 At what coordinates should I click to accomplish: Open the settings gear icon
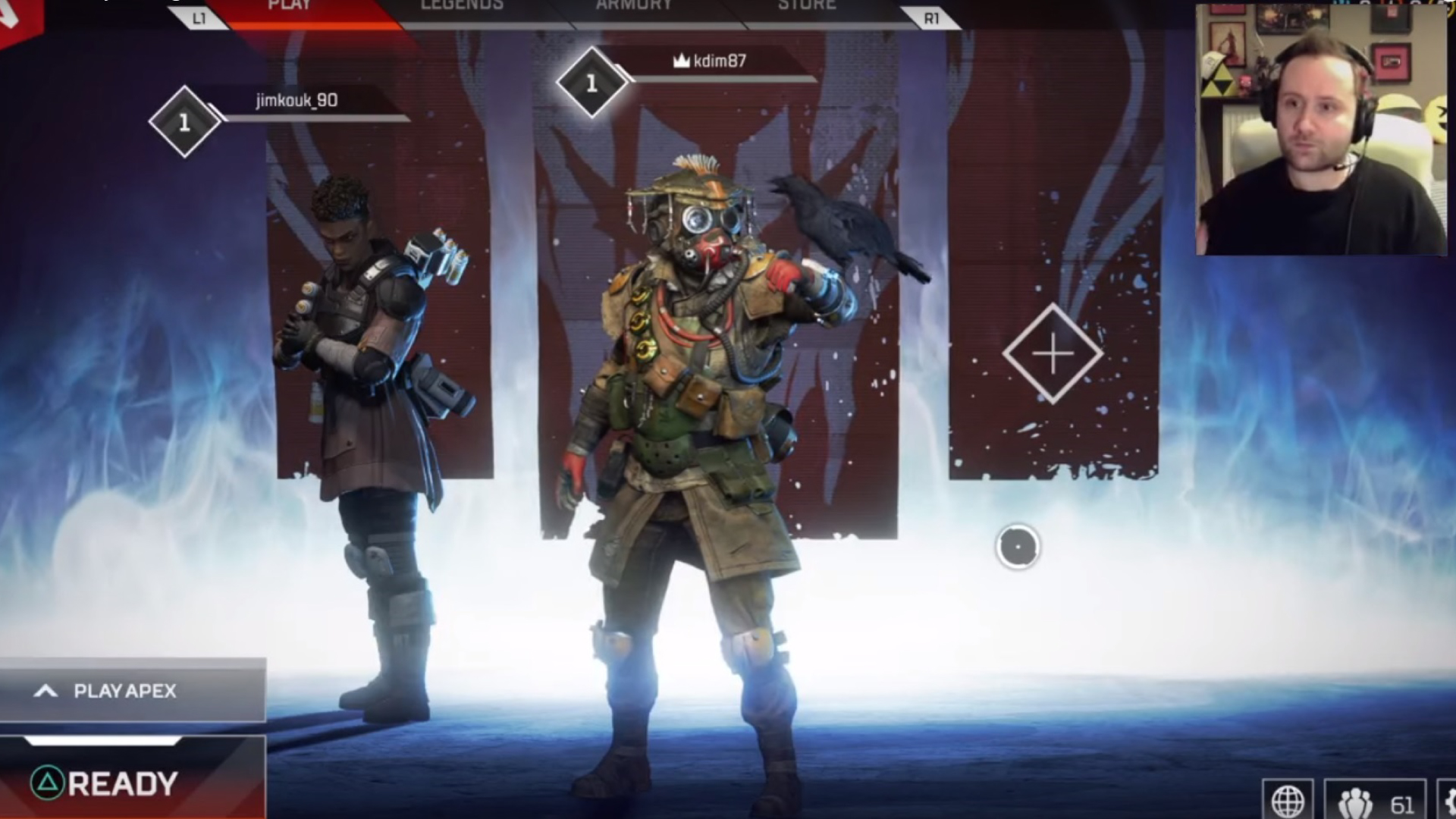1447,802
